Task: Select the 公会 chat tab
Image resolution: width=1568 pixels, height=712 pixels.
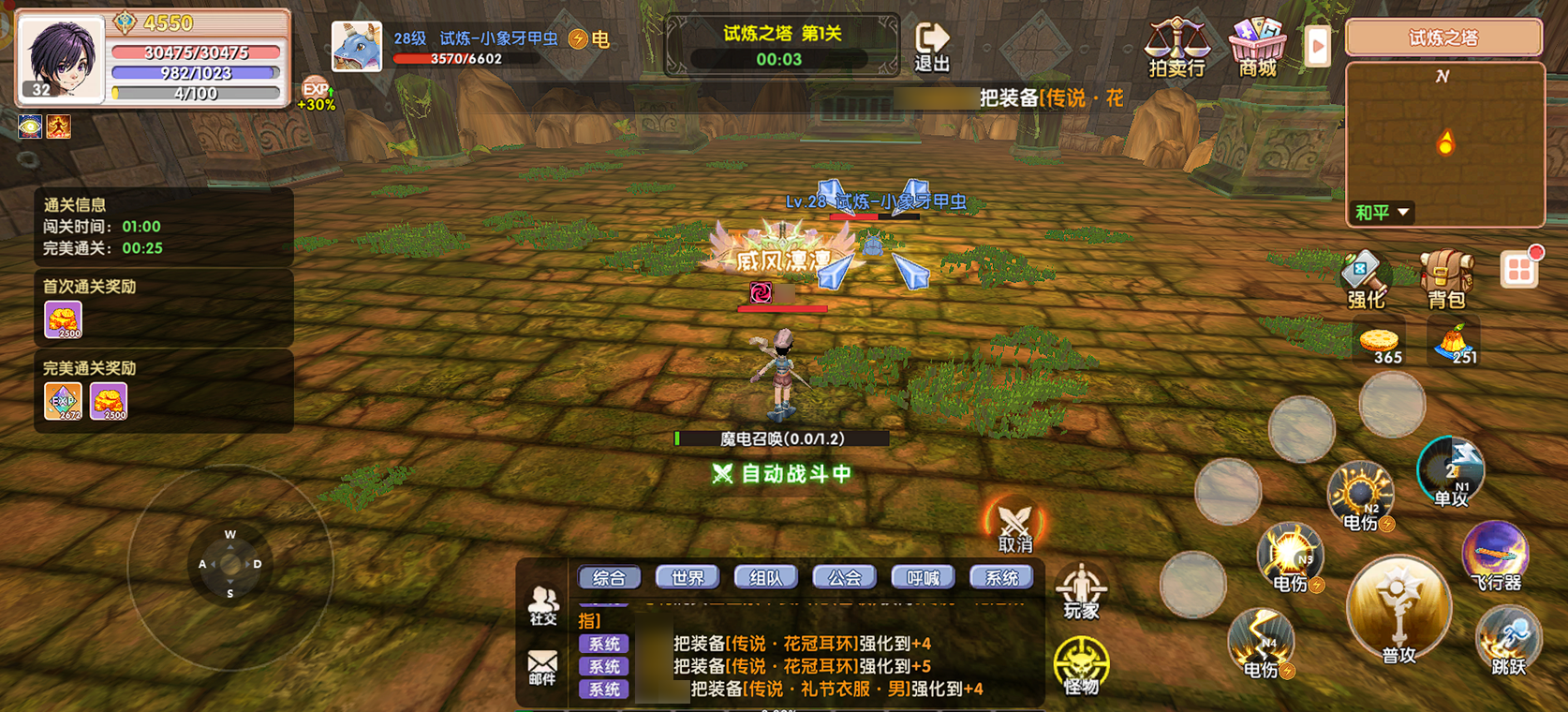Action: pyautogui.click(x=844, y=578)
